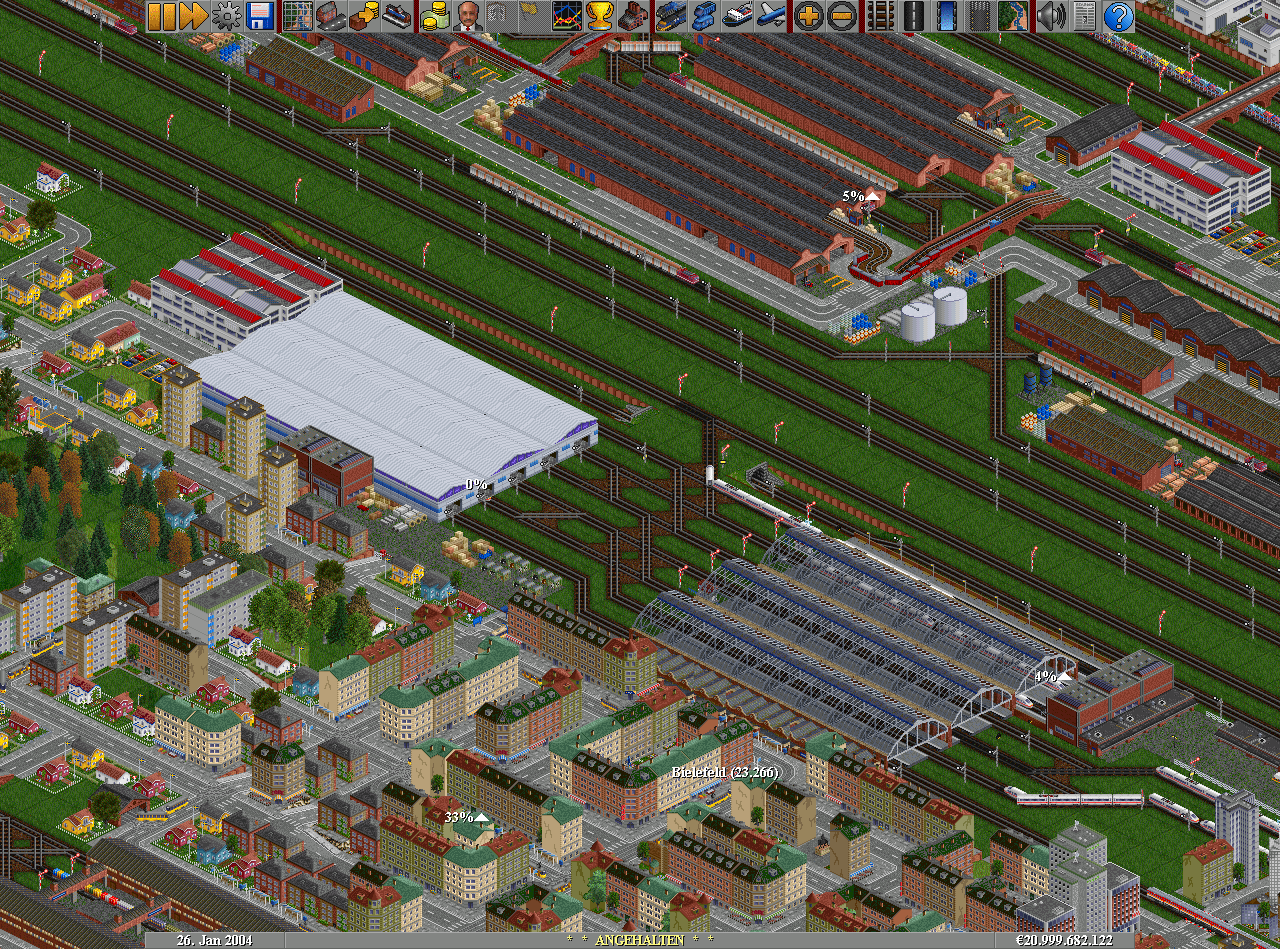Open the help question mark menu
This screenshot has width=1280, height=949.
click(x=1119, y=15)
